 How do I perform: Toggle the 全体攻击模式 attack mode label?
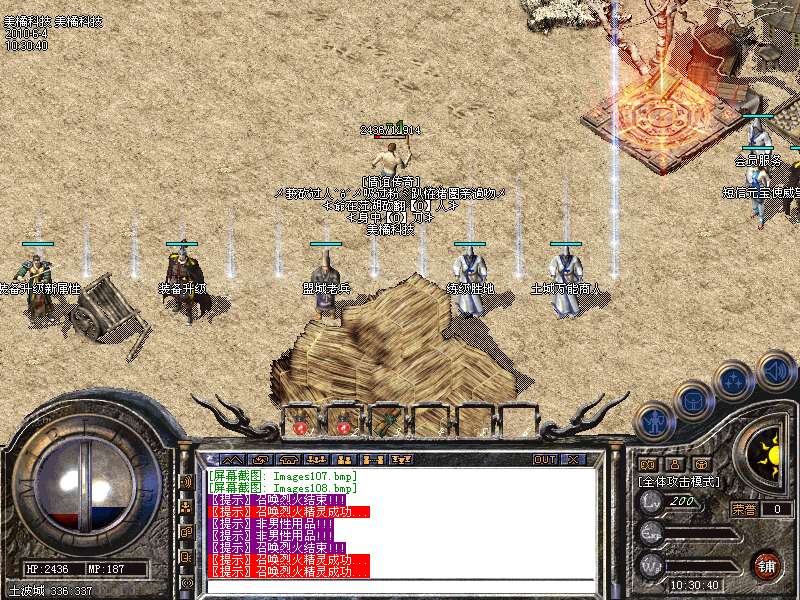pos(678,481)
